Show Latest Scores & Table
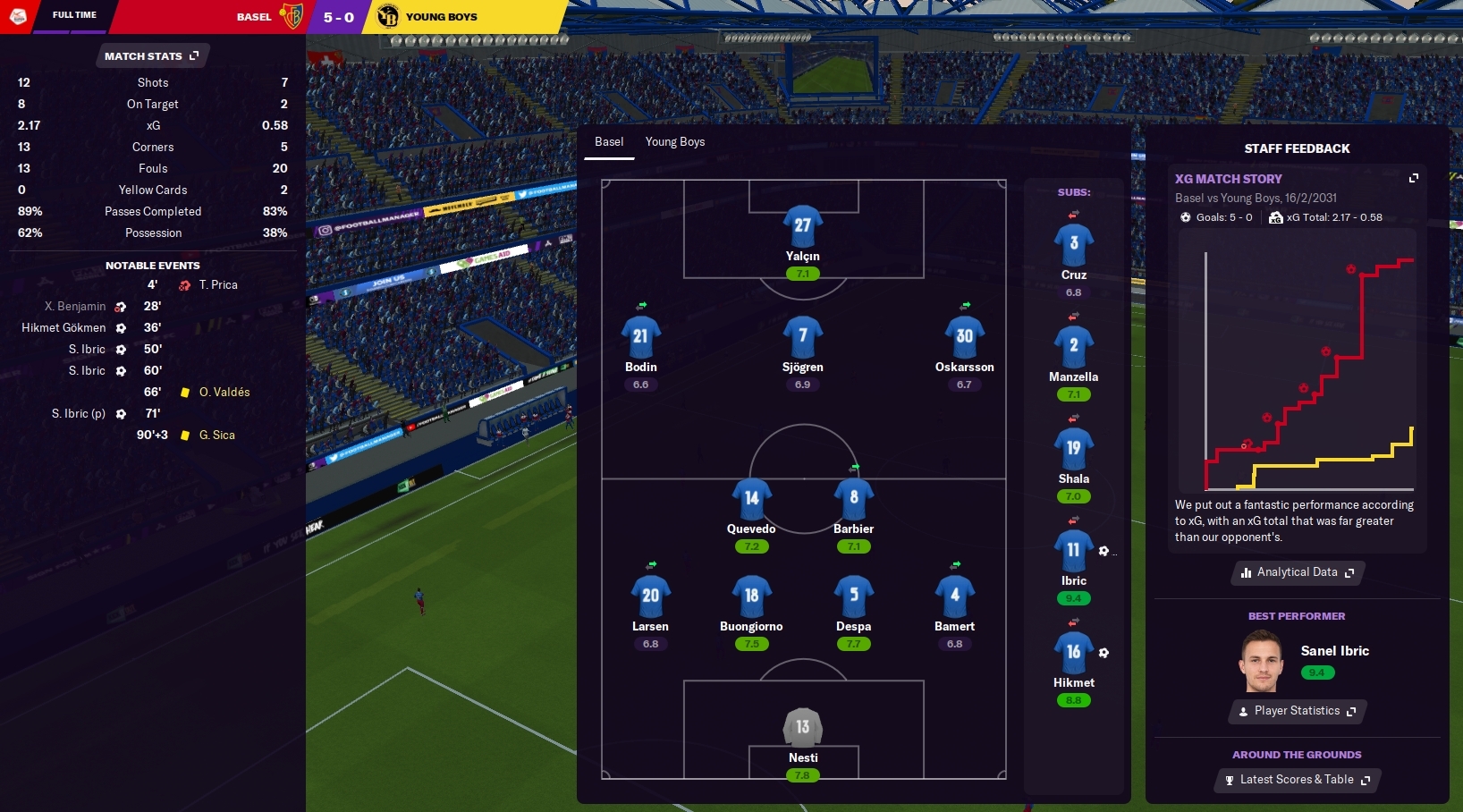Image resolution: width=1463 pixels, height=812 pixels. (1297, 780)
